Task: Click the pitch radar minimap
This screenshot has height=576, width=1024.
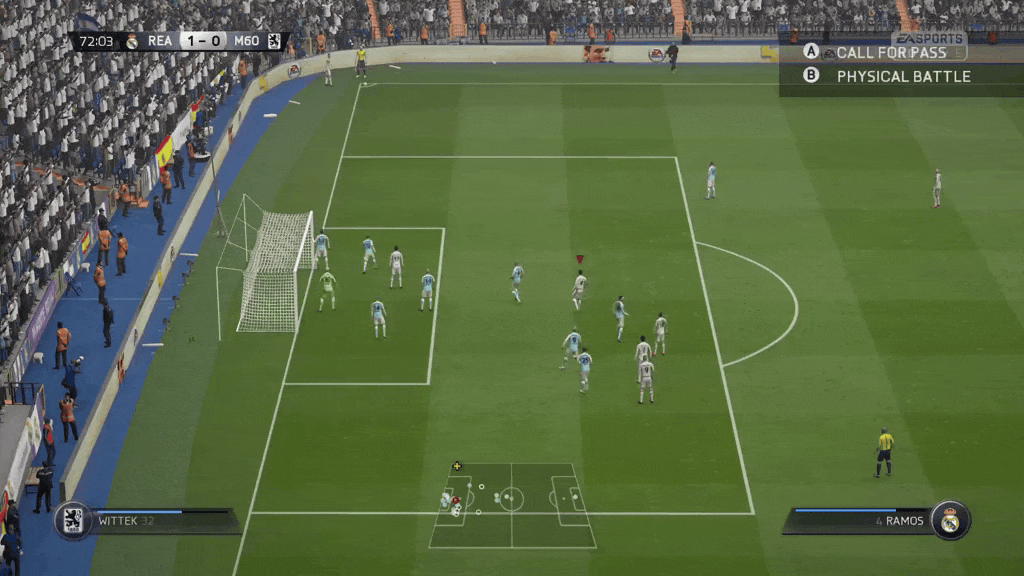Action: [512, 504]
